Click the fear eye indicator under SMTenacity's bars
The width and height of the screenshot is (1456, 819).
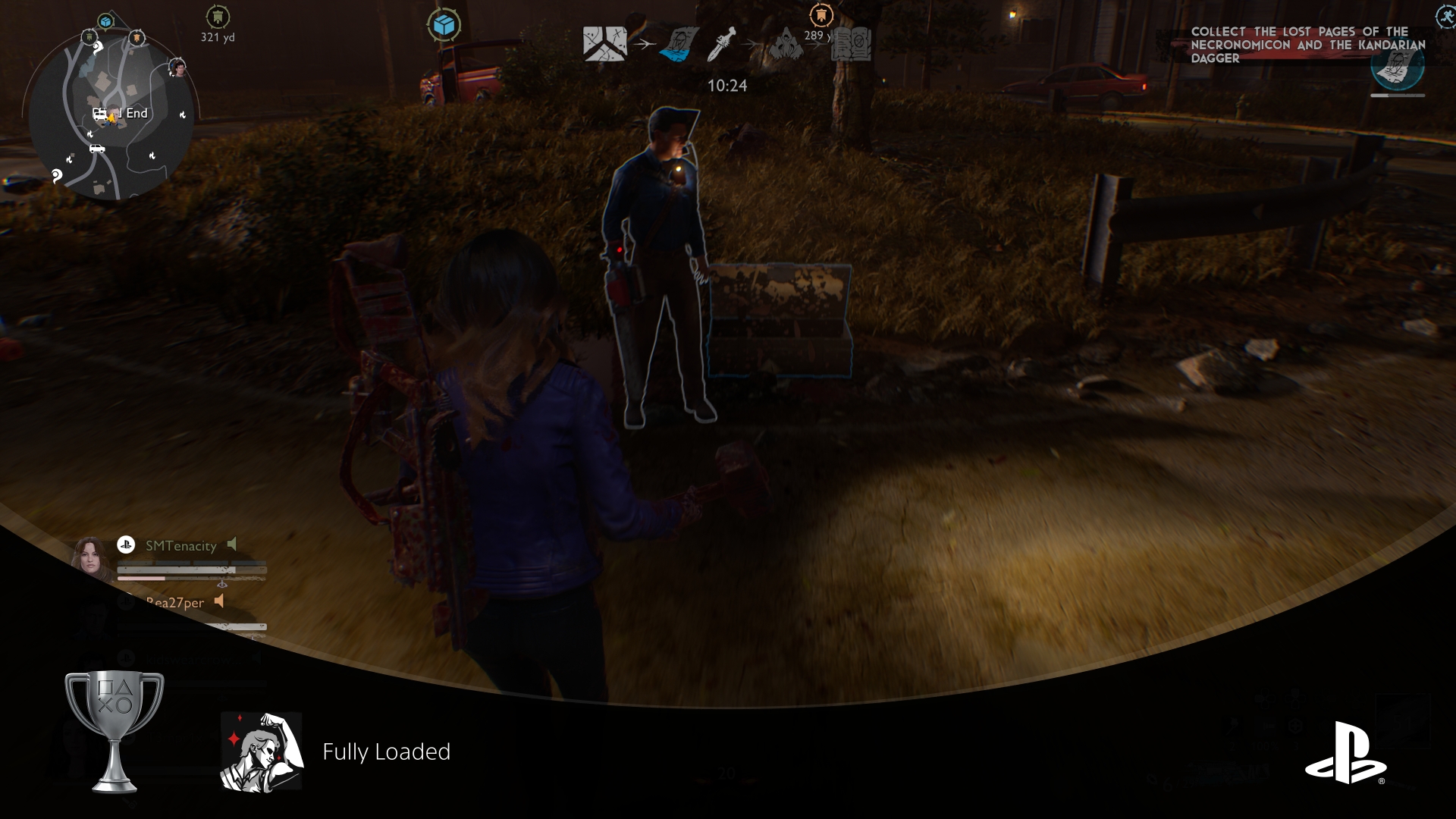(223, 584)
